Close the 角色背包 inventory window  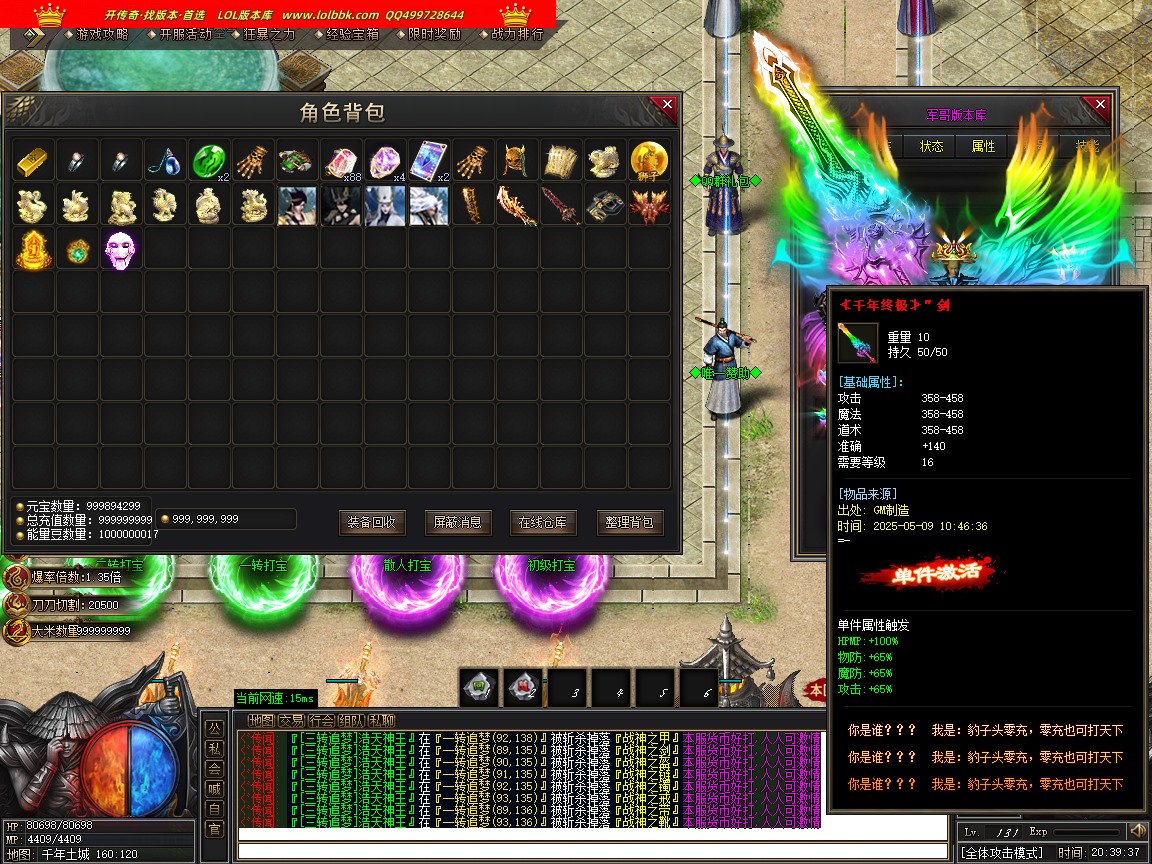point(667,107)
